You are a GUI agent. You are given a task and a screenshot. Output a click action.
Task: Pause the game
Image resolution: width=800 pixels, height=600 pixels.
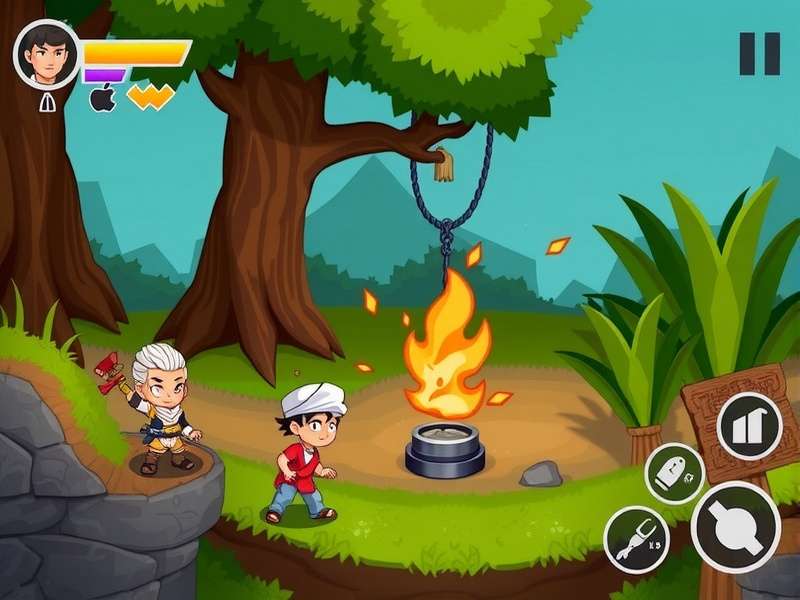click(x=759, y=54)
